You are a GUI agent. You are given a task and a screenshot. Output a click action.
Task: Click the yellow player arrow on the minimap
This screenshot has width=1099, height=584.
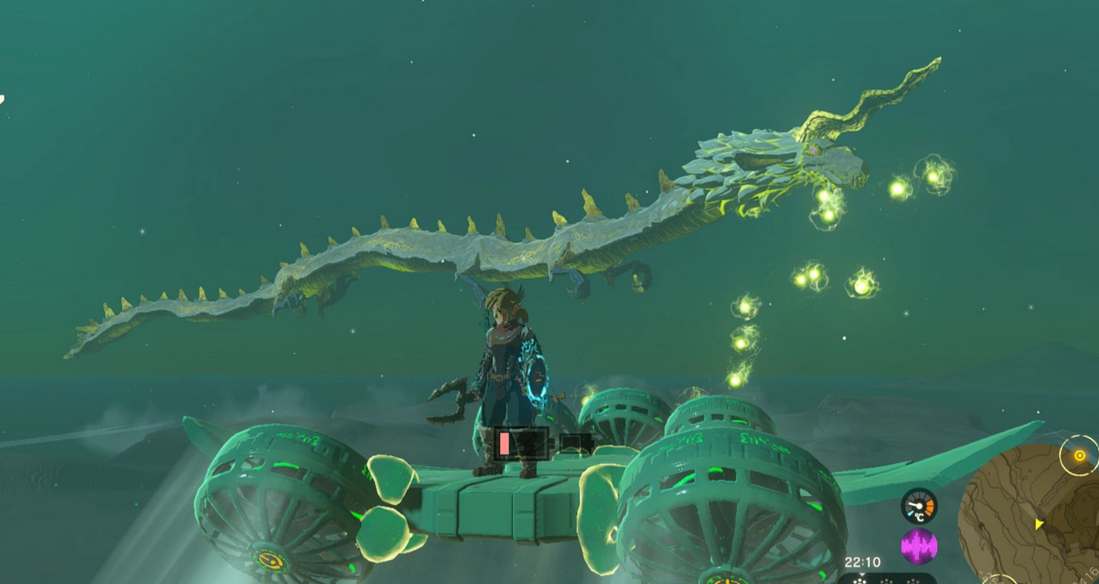tap(1038, 523)
